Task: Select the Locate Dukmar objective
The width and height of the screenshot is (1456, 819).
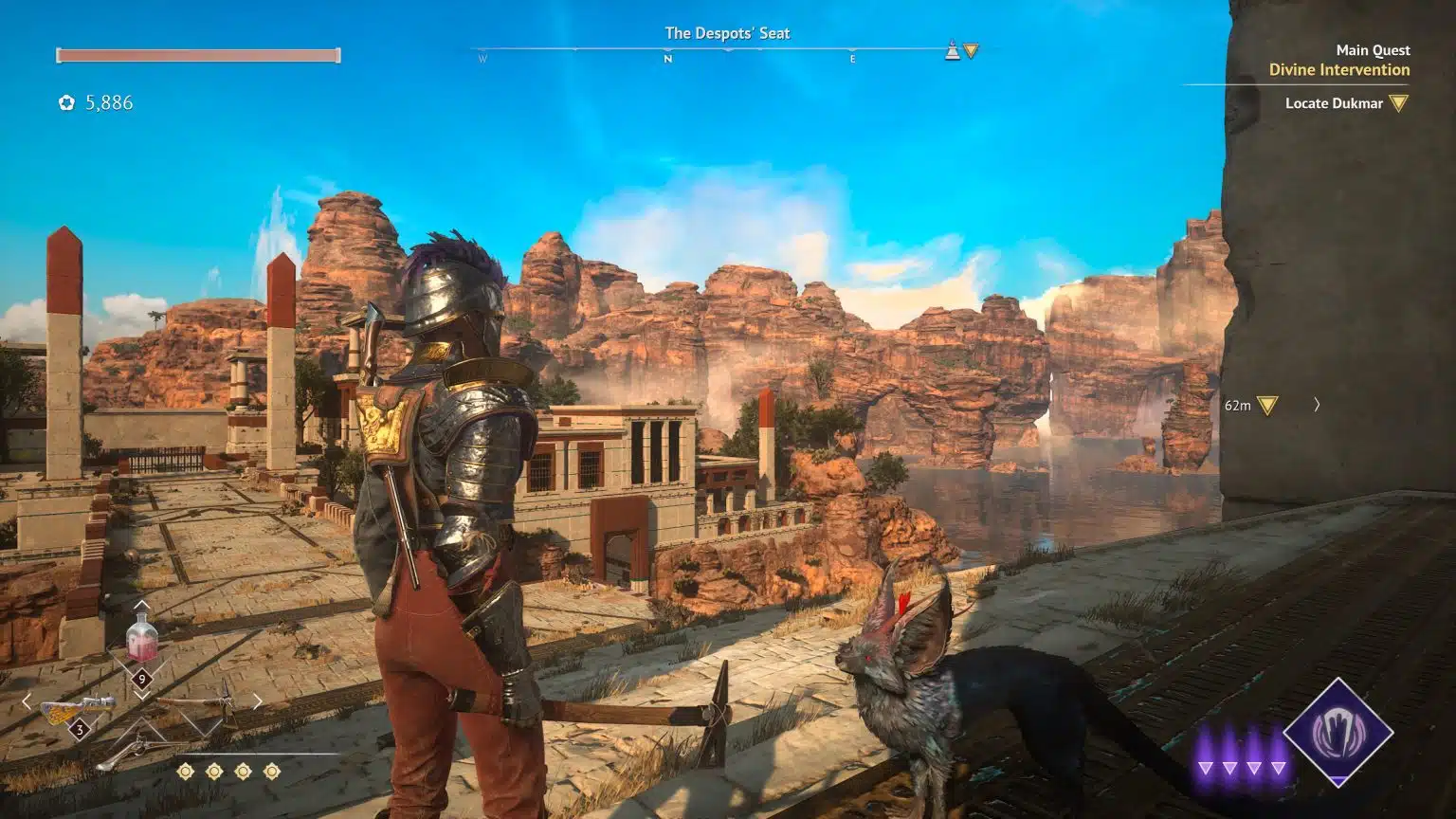Action: pyautogui.click(x=1334, y=103)
